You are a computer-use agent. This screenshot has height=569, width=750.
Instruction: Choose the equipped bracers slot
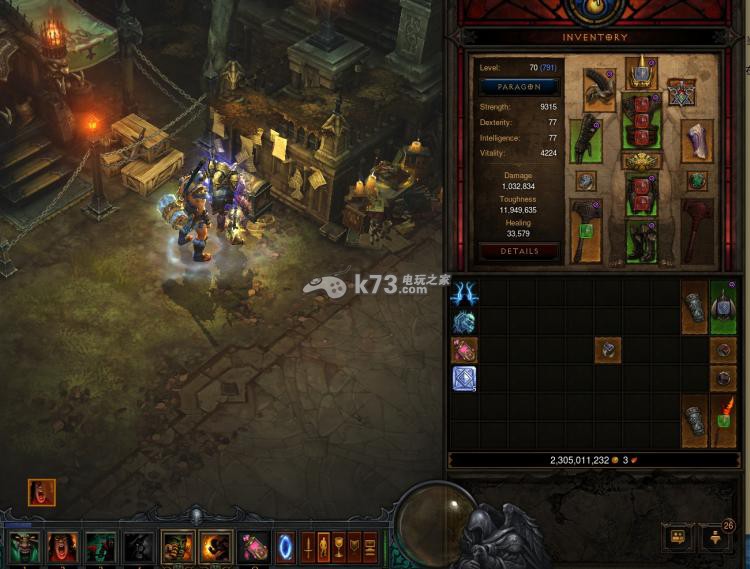click(x=696, y=141)
